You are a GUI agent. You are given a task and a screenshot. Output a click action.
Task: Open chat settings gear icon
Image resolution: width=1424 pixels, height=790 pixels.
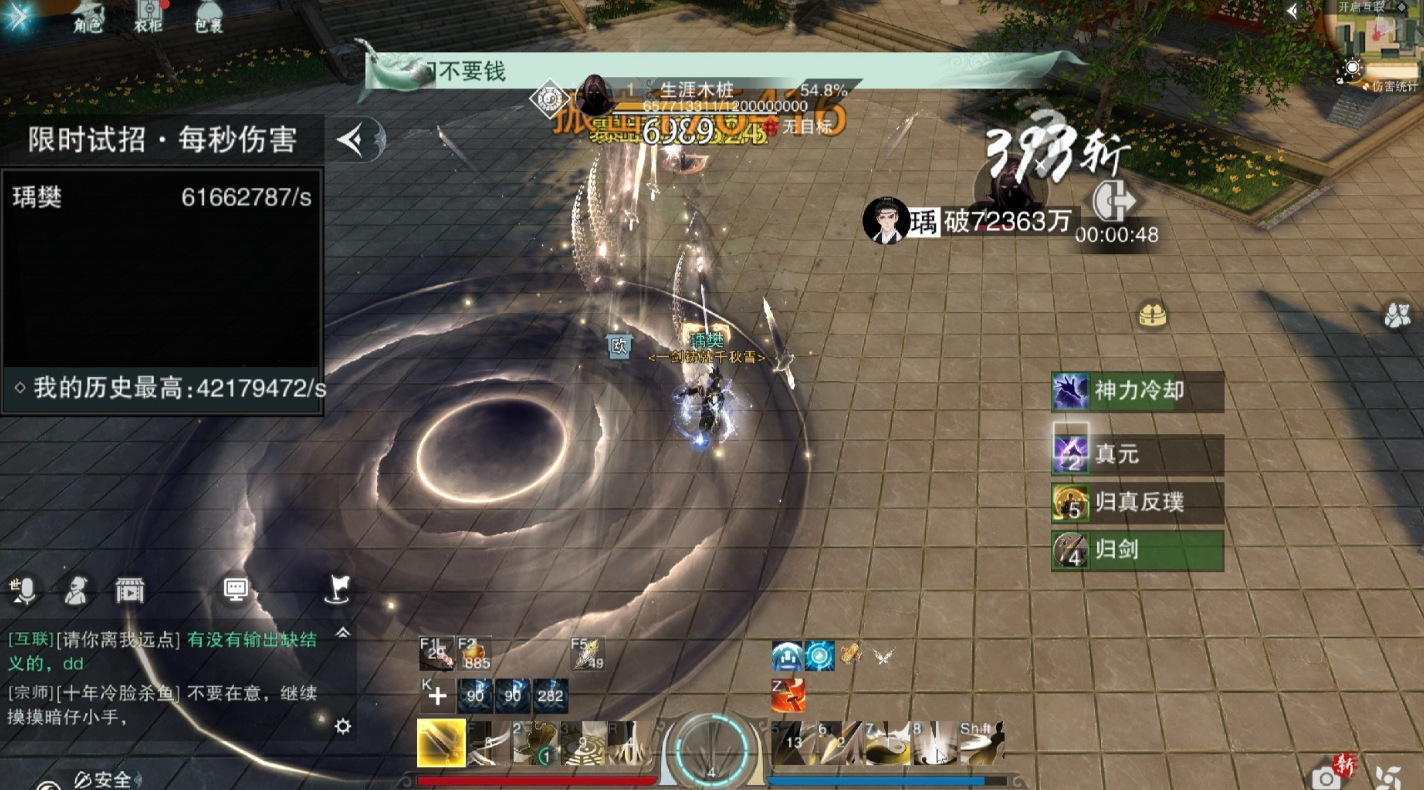(343, 726)
